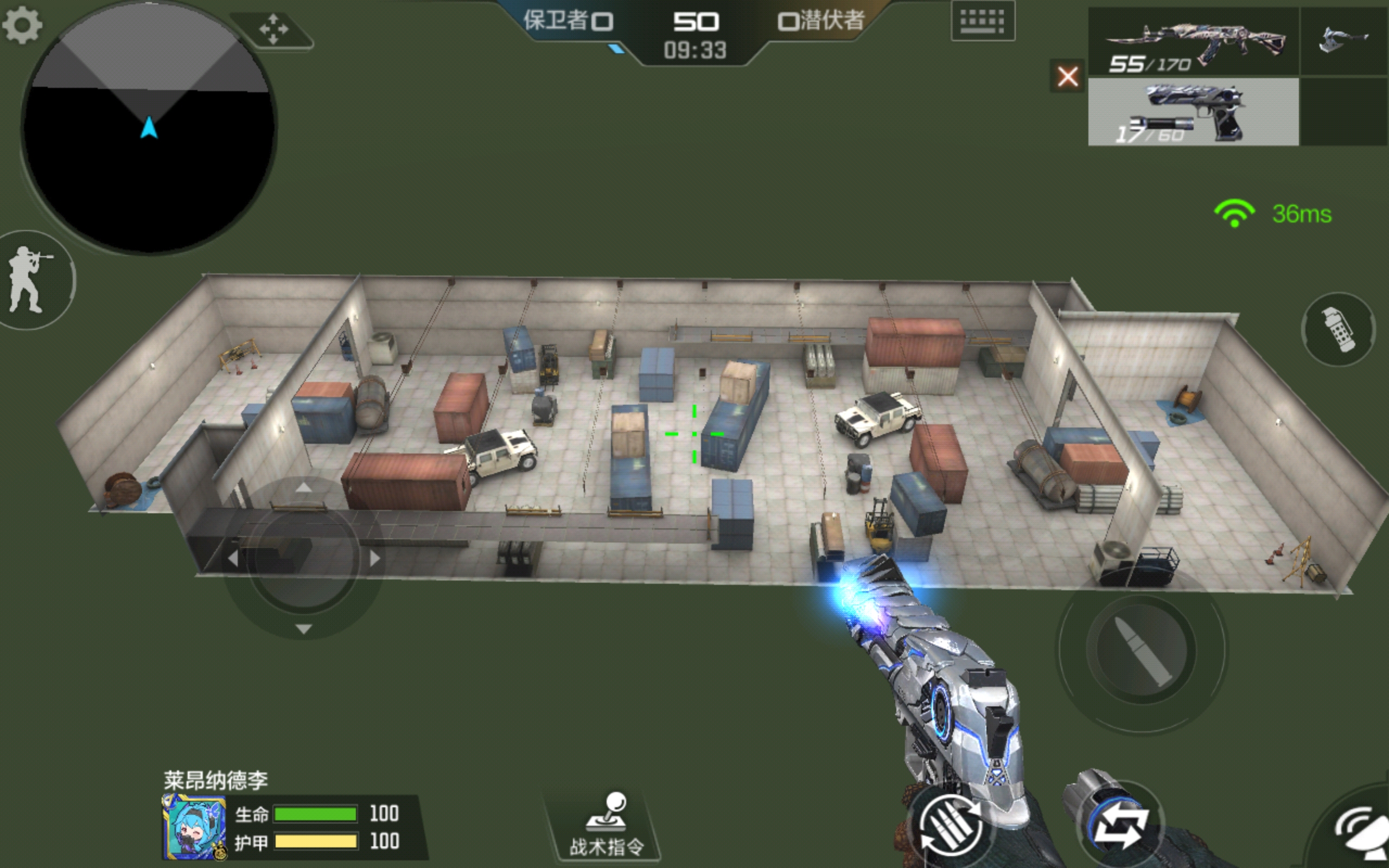Tap the circular radar minimap
The image size is (1389, 868).
click(x=148, y=127)
